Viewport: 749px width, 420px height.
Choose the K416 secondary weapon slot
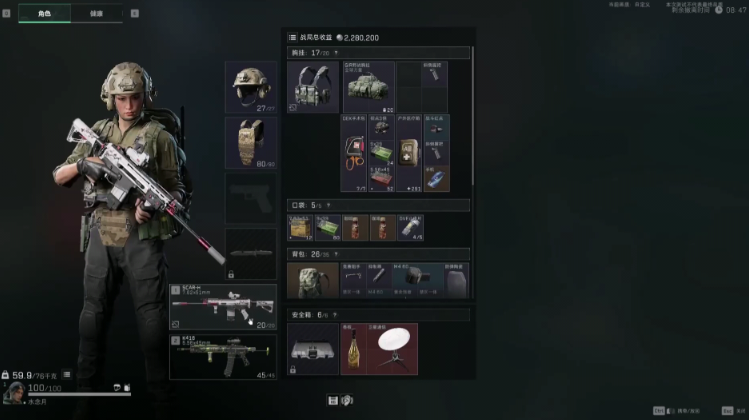(222, 358)
